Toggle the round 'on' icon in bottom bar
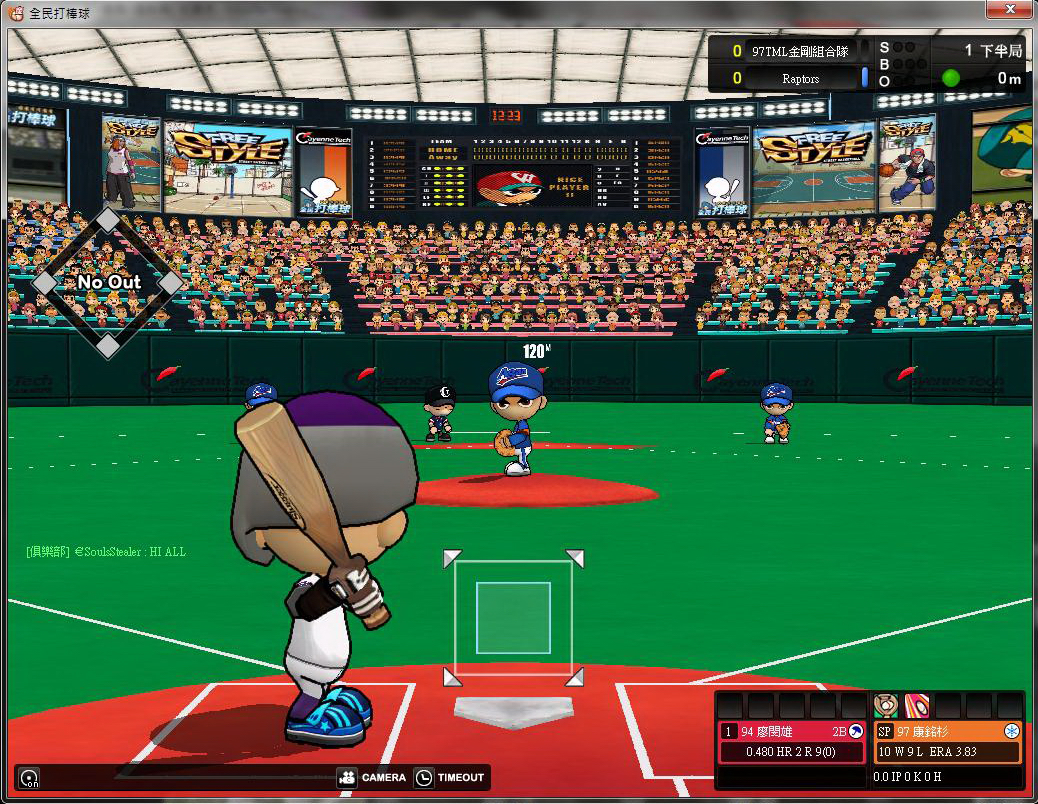This screenshot has width=1038, height=804. (x=30, y=778)
